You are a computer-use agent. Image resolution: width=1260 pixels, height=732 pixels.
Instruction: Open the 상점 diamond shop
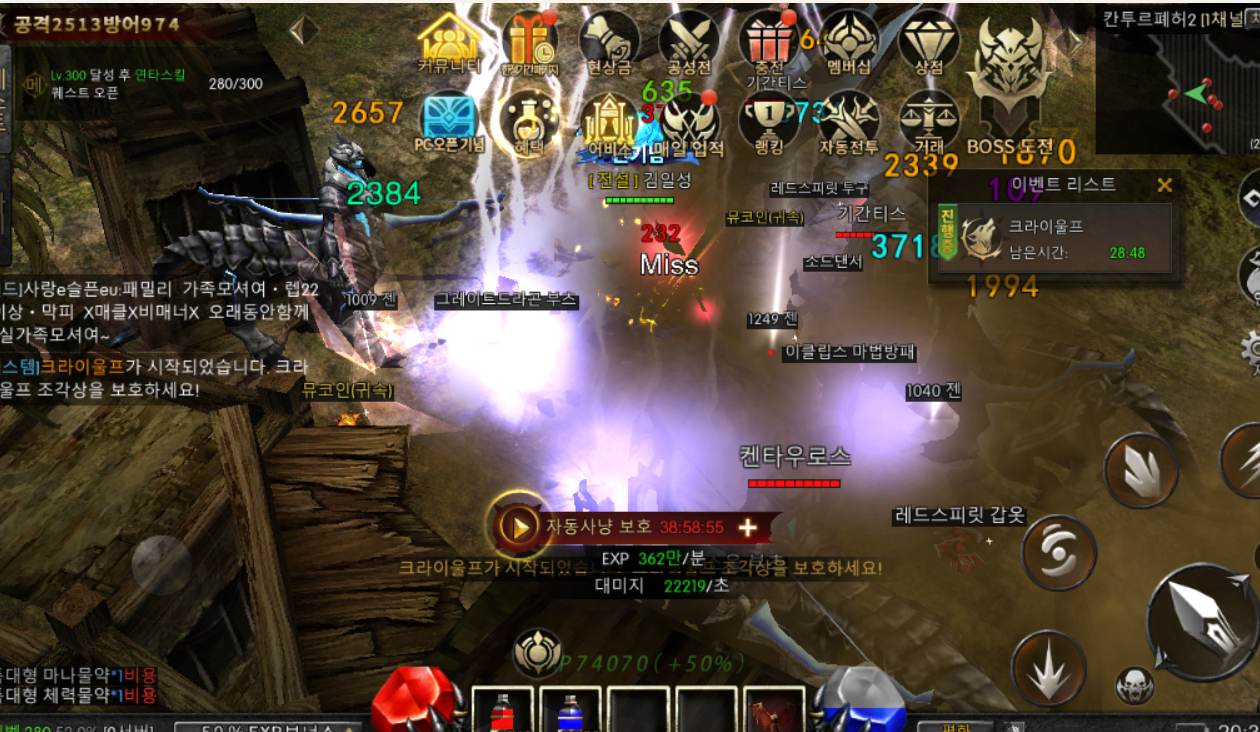(x=929, y=42)
